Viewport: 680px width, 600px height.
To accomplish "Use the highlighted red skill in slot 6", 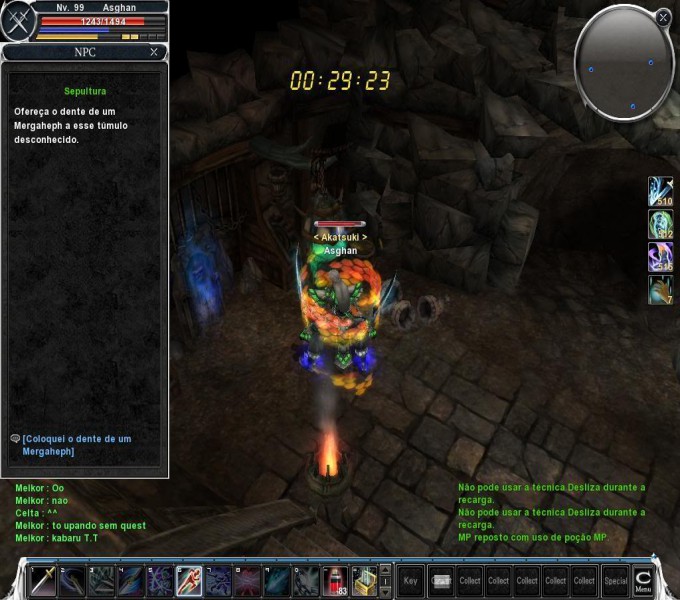I will point(189,580).
